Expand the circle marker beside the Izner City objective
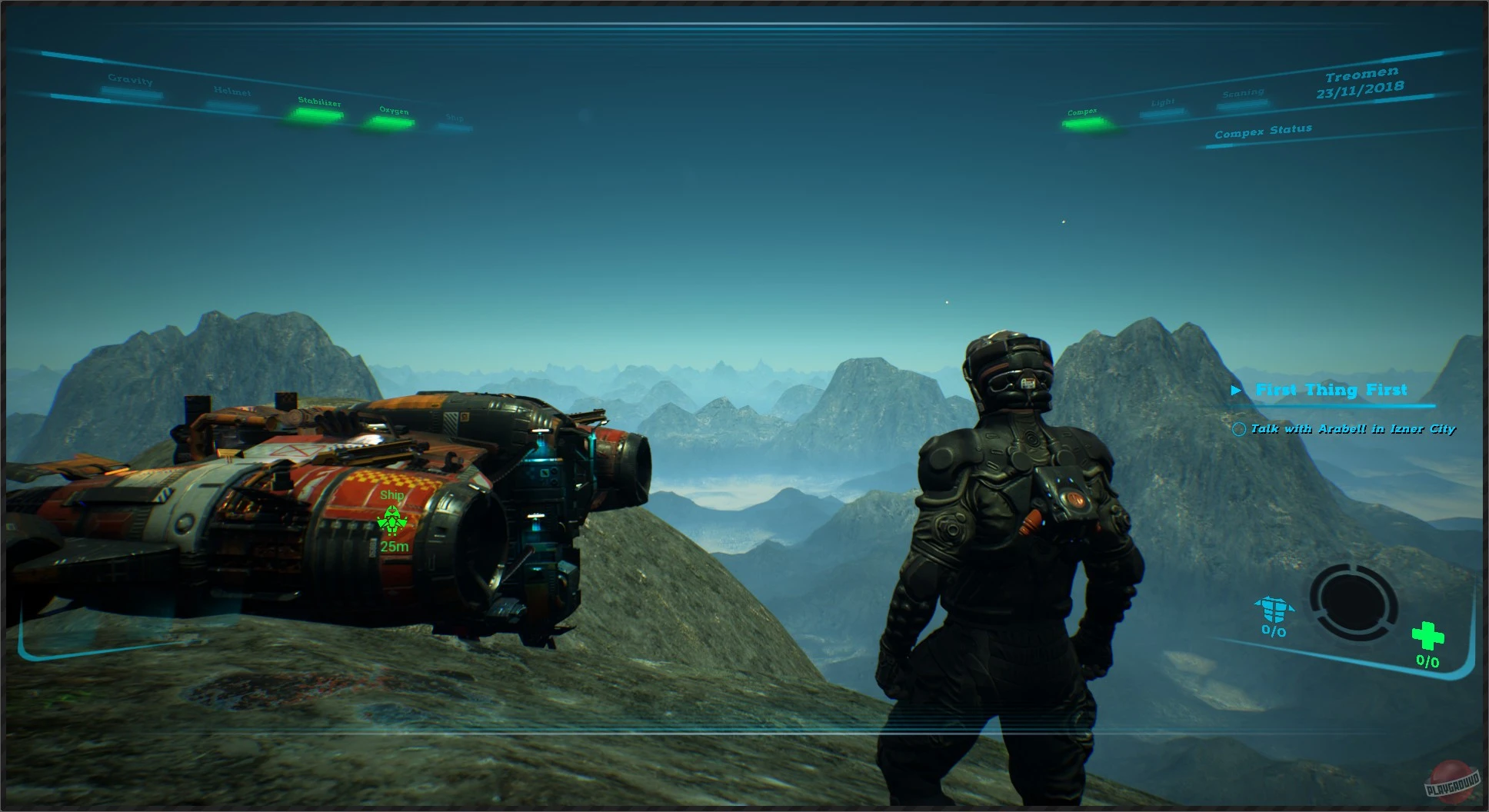1489x812 pixels. point(1240,429)
